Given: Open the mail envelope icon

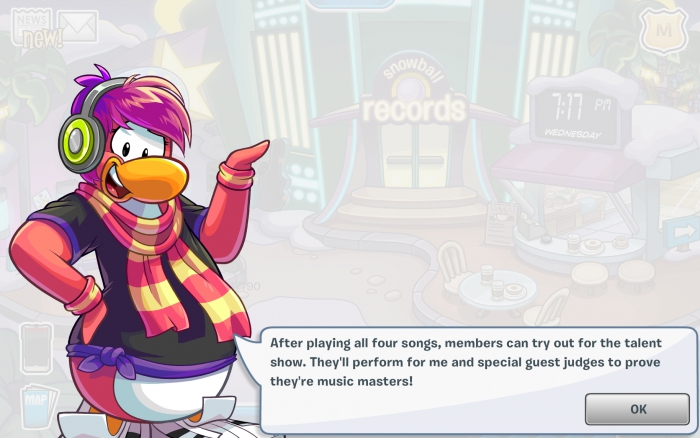Looking at the screenshot, I should pos(77,24).
